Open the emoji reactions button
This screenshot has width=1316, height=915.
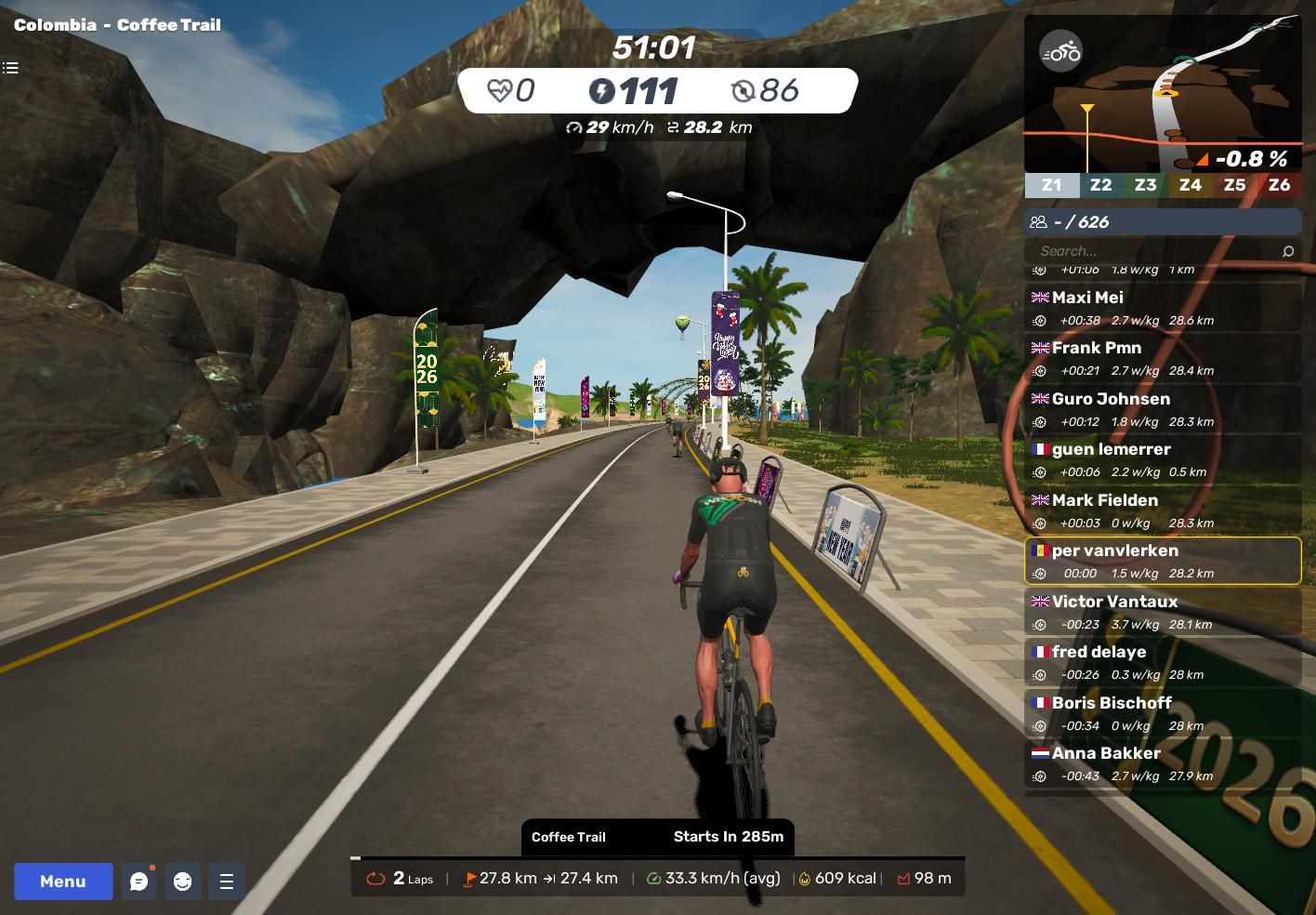[182, 881]
